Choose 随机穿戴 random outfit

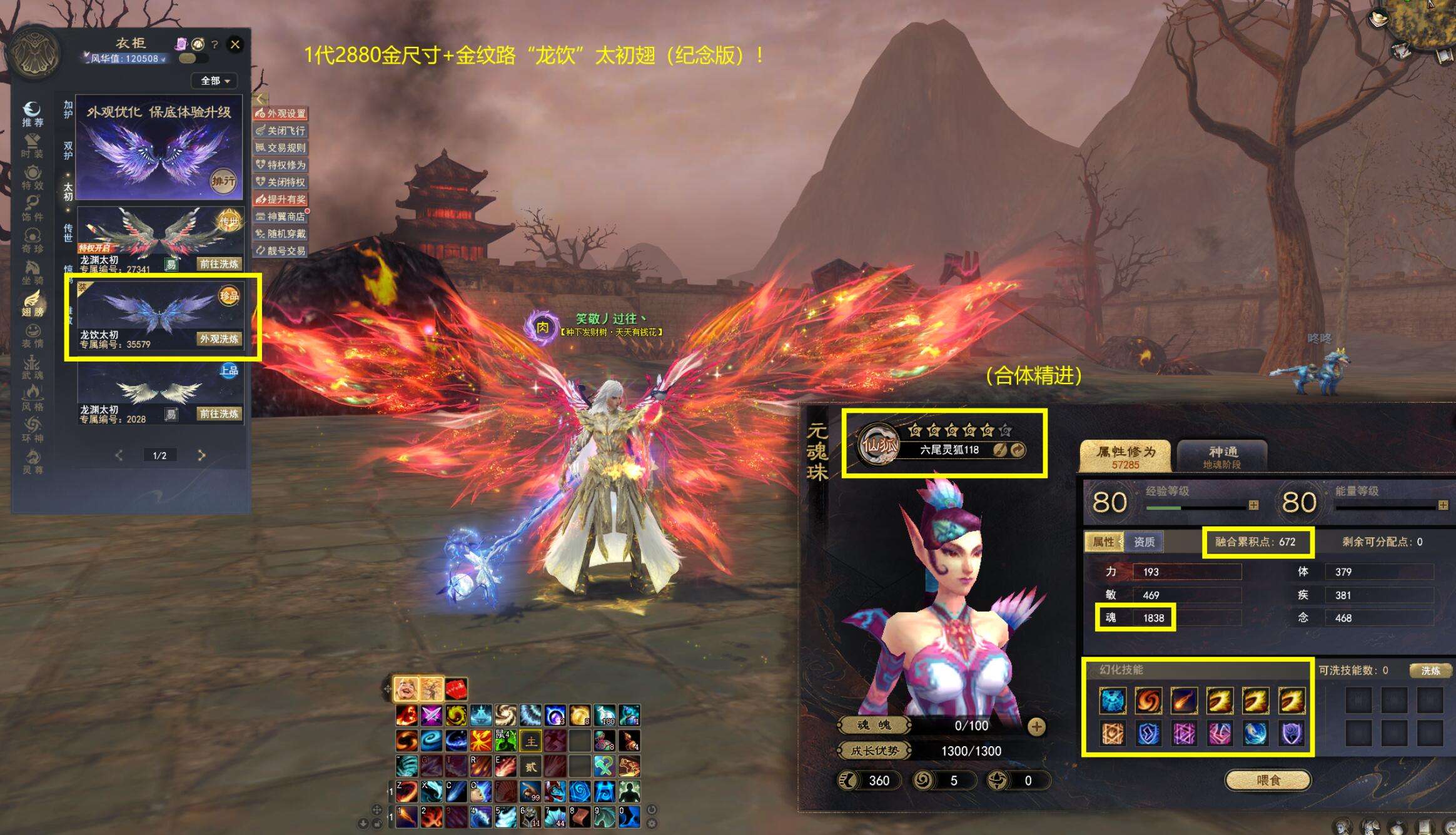click(x=281, y=234)
